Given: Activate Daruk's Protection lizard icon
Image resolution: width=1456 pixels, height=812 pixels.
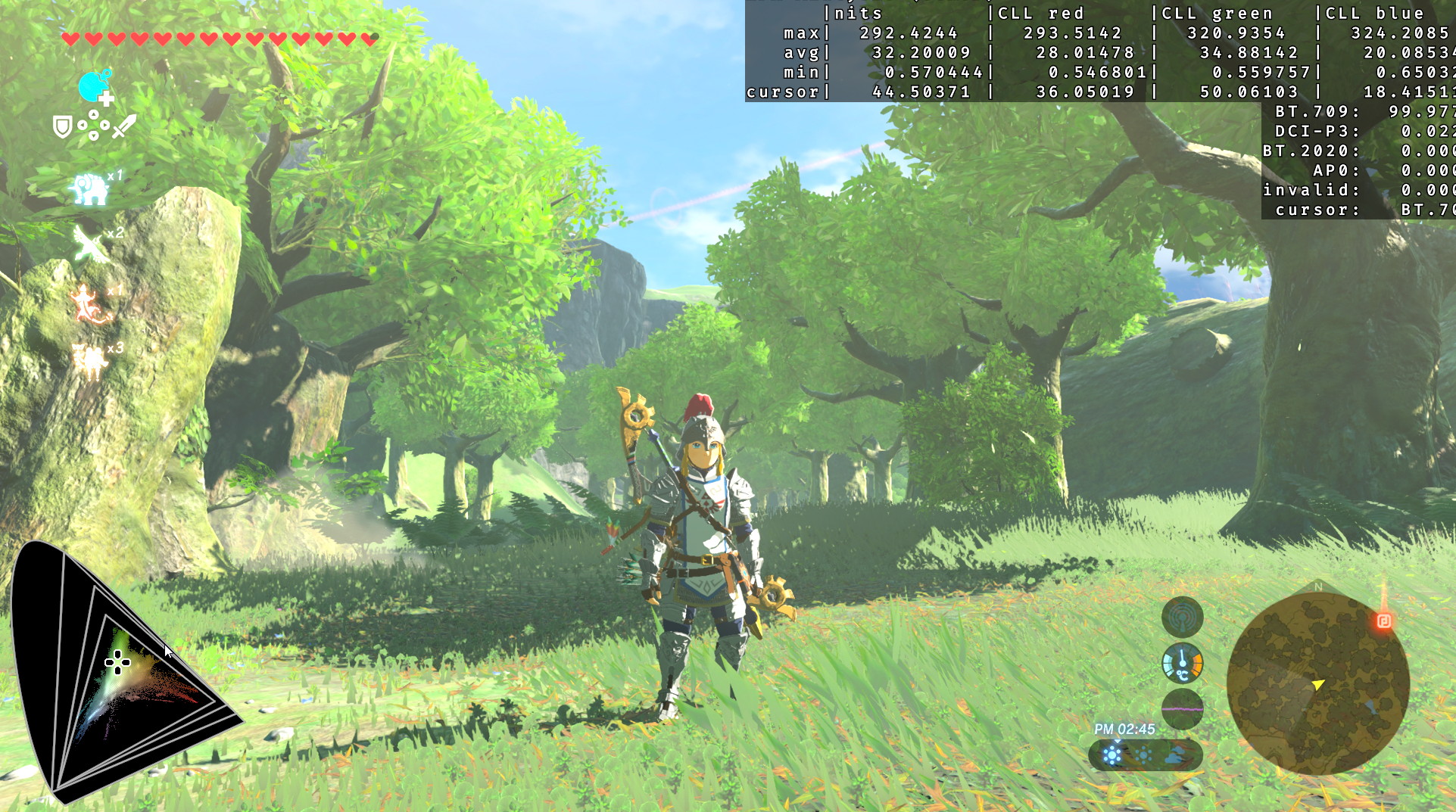Looking at the screenshot, I should point(91,303).
